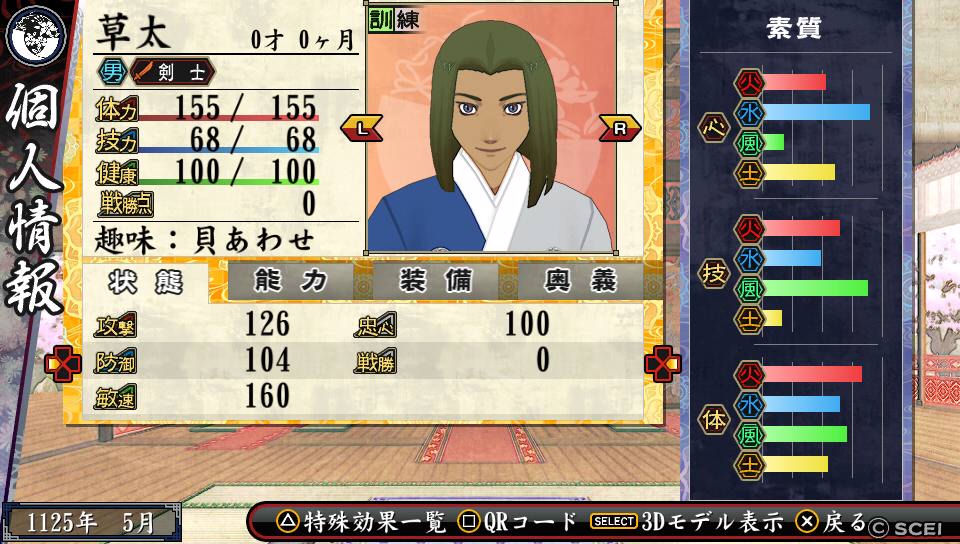Show the QRコード option
Screen dimensions: 960x544
518,522
